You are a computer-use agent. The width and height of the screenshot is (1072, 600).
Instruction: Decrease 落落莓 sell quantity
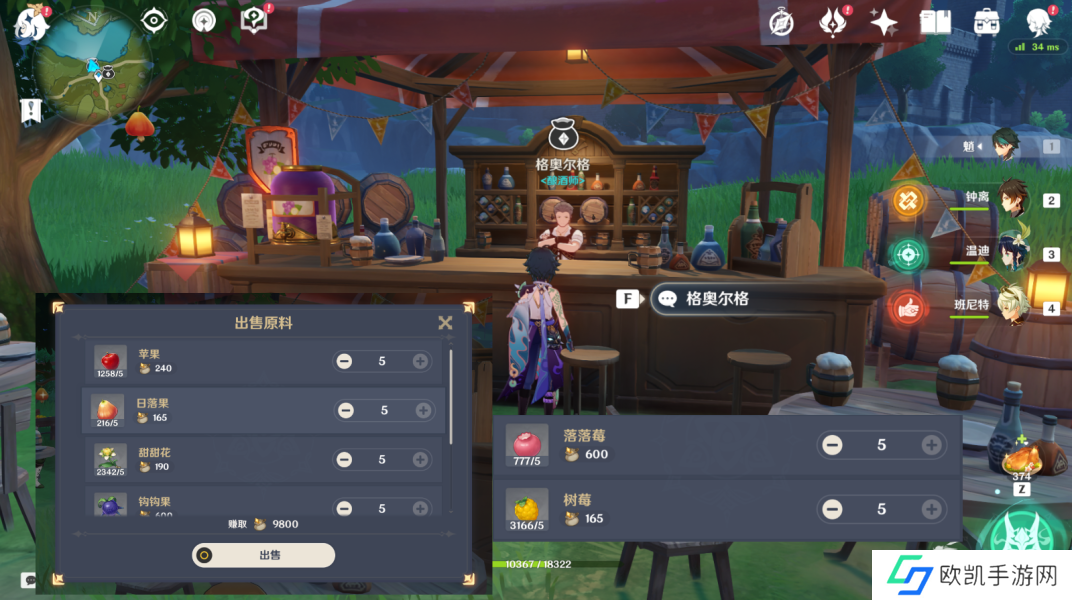tap(832, 445)
